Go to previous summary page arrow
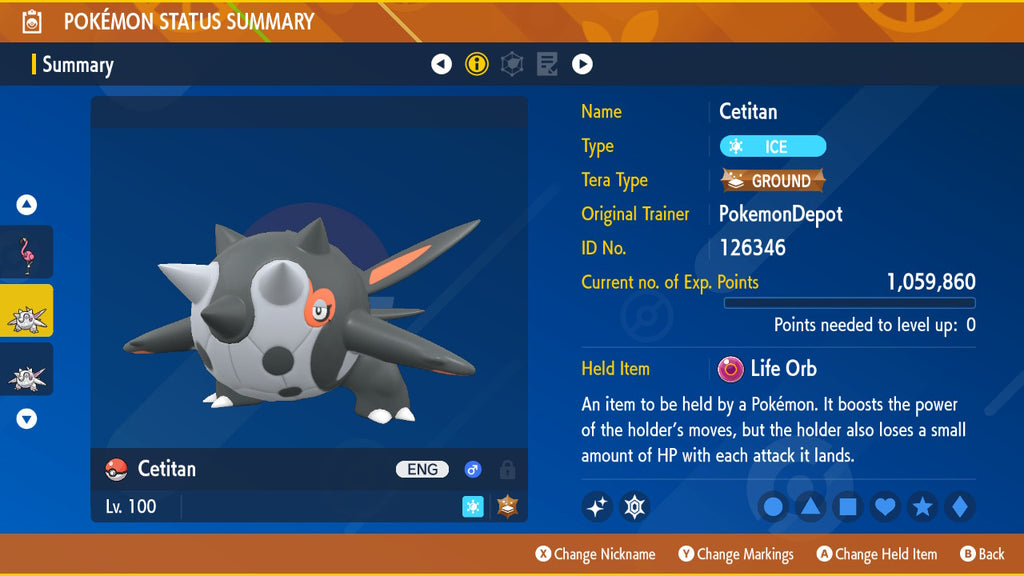This screenshot has height=576, width=1024. pos(441,65)
